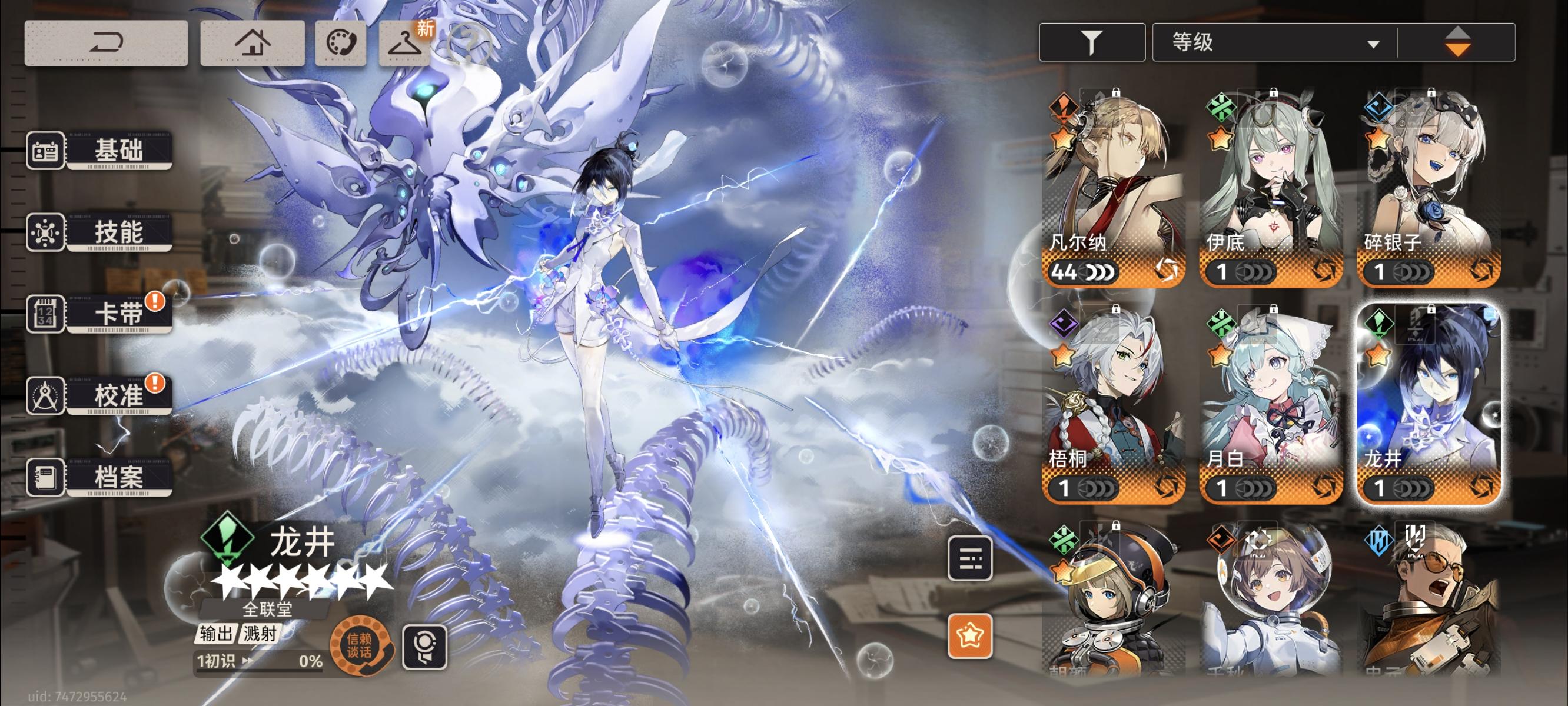Toggle the lock icon on 伊底's card
Screen dimensions: 1568x706
tap(1276, 93)
